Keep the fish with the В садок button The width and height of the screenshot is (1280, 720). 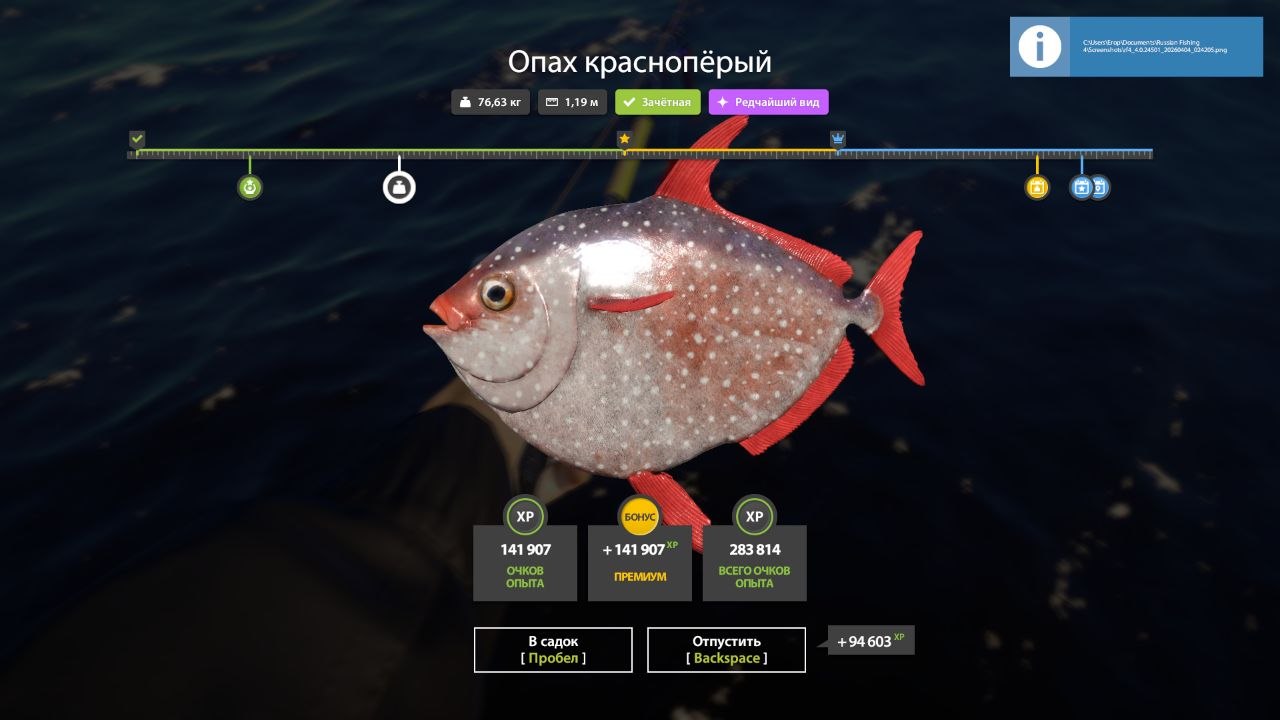pyautogui.click(x=553, y=649)
